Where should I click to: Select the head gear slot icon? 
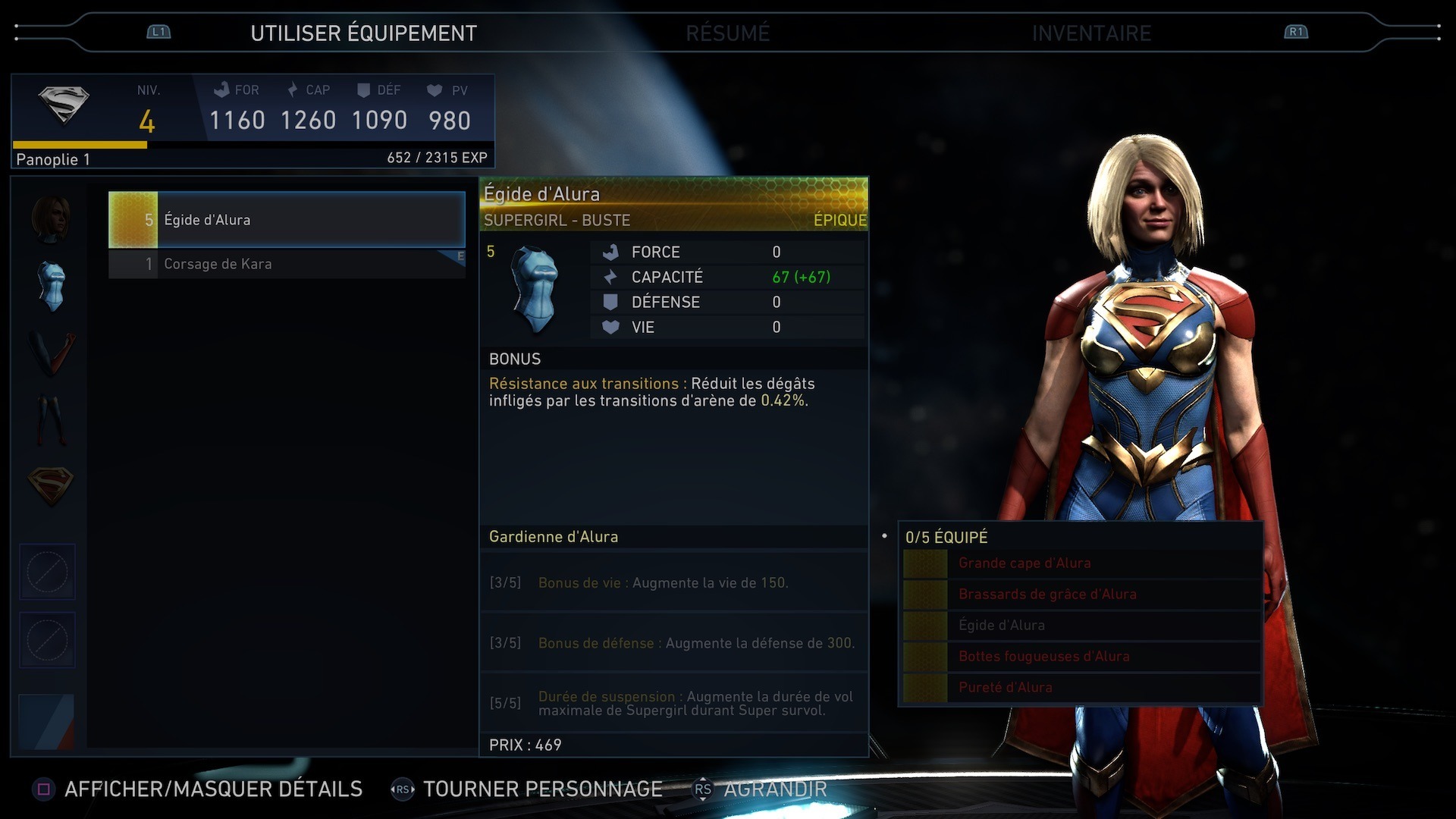coord(51,219)
